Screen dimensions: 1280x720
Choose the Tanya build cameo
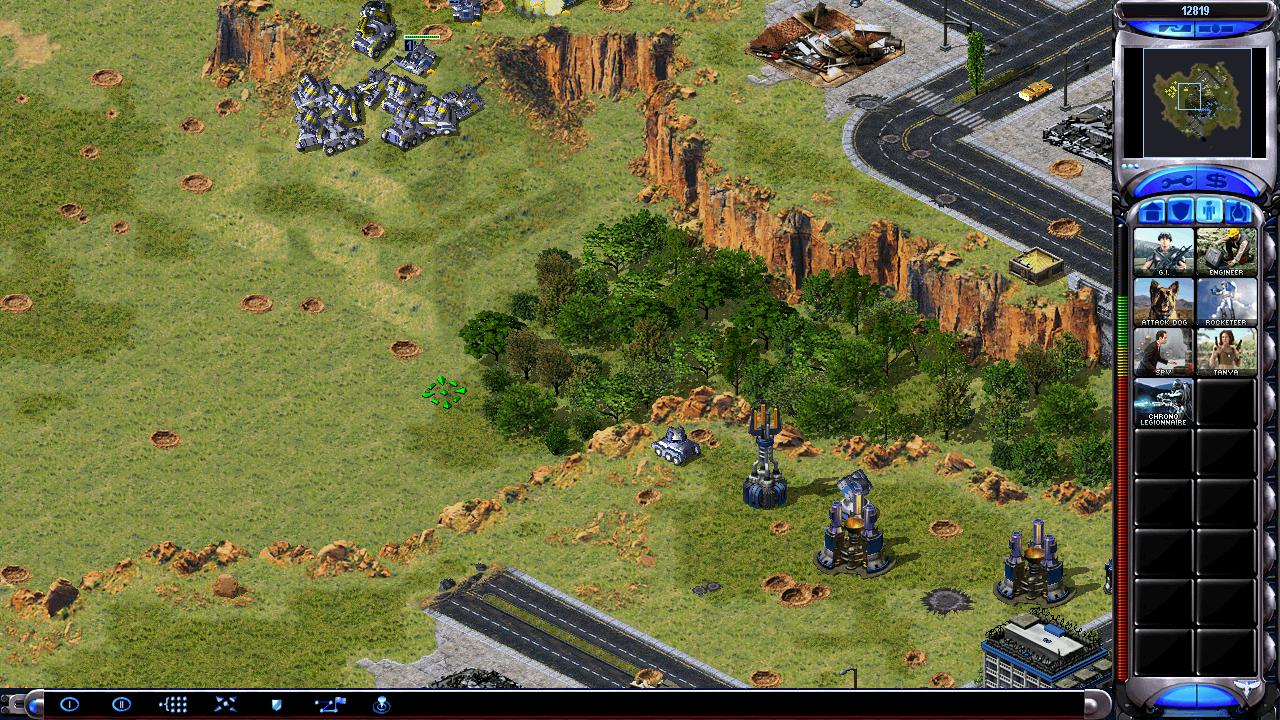pyautogui.click(x=1226, y=351)
